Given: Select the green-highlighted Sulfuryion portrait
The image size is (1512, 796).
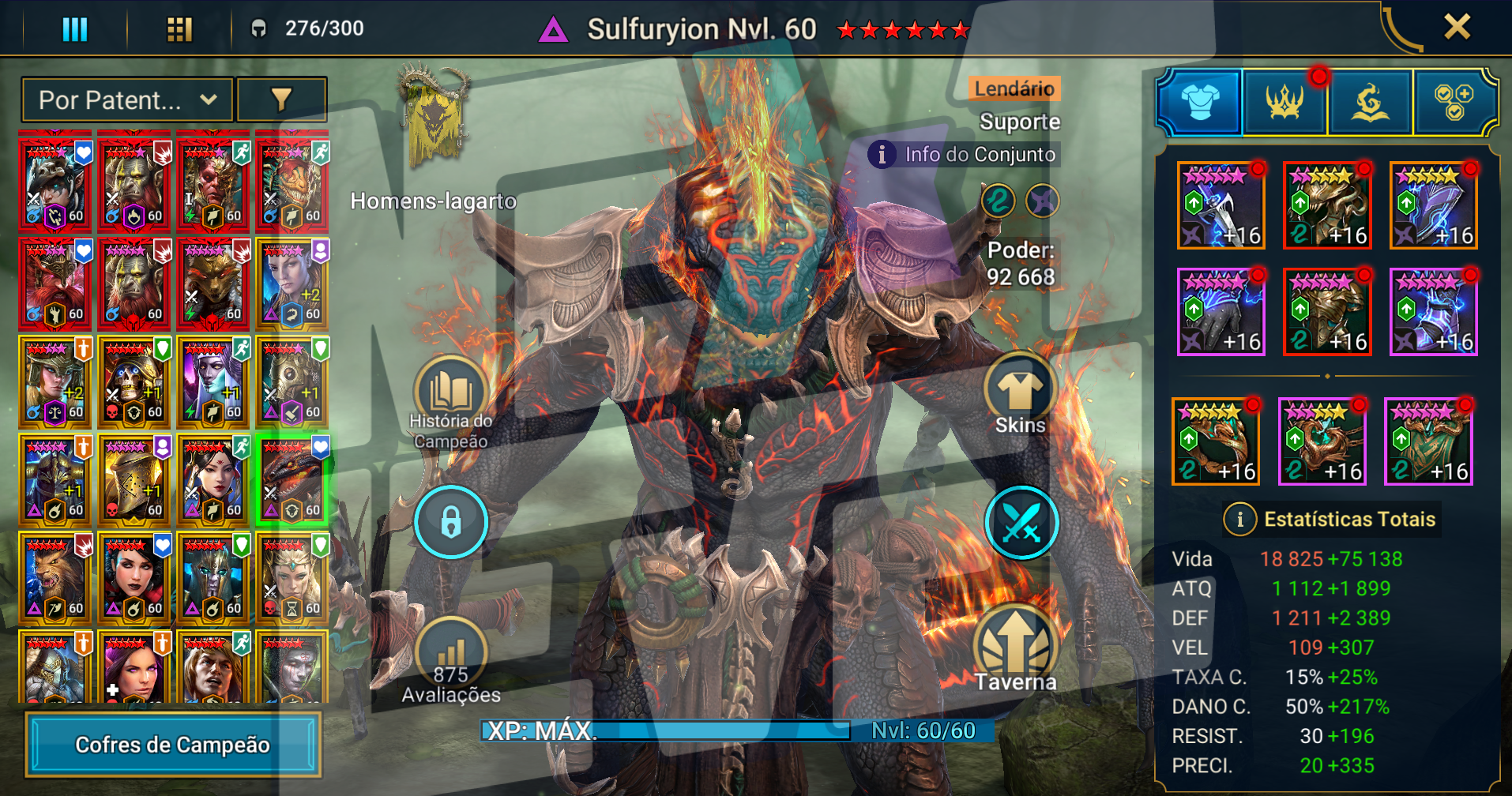Looking at the screenshot, I should click(x=292, y=480).
